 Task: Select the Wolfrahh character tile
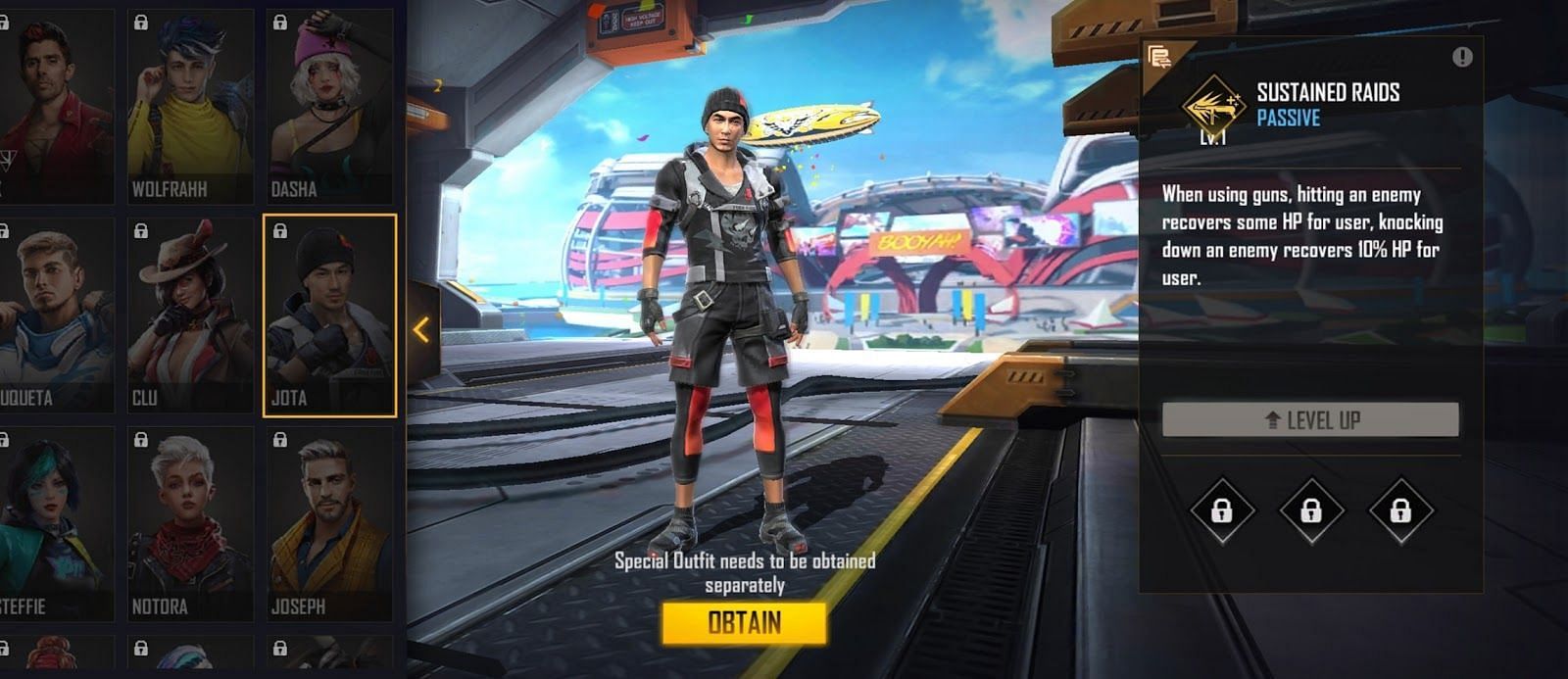pos(190,106)
